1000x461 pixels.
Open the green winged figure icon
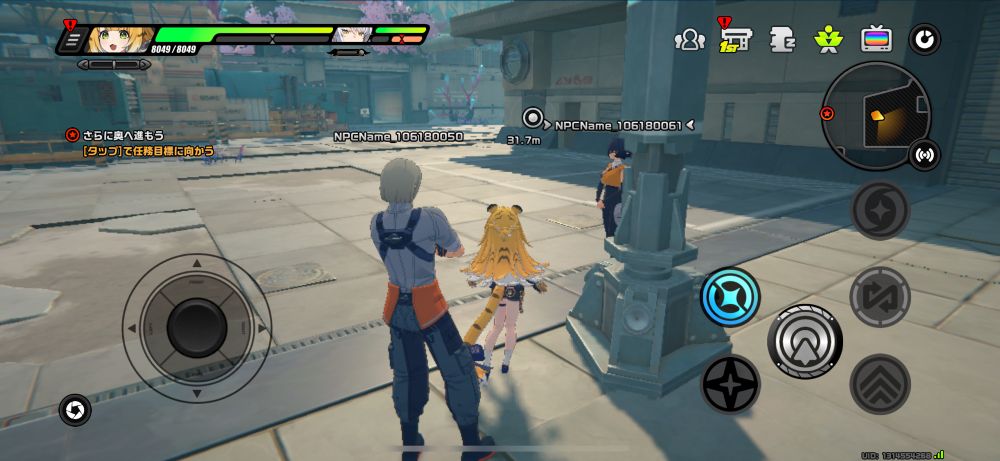click(828, 40)
